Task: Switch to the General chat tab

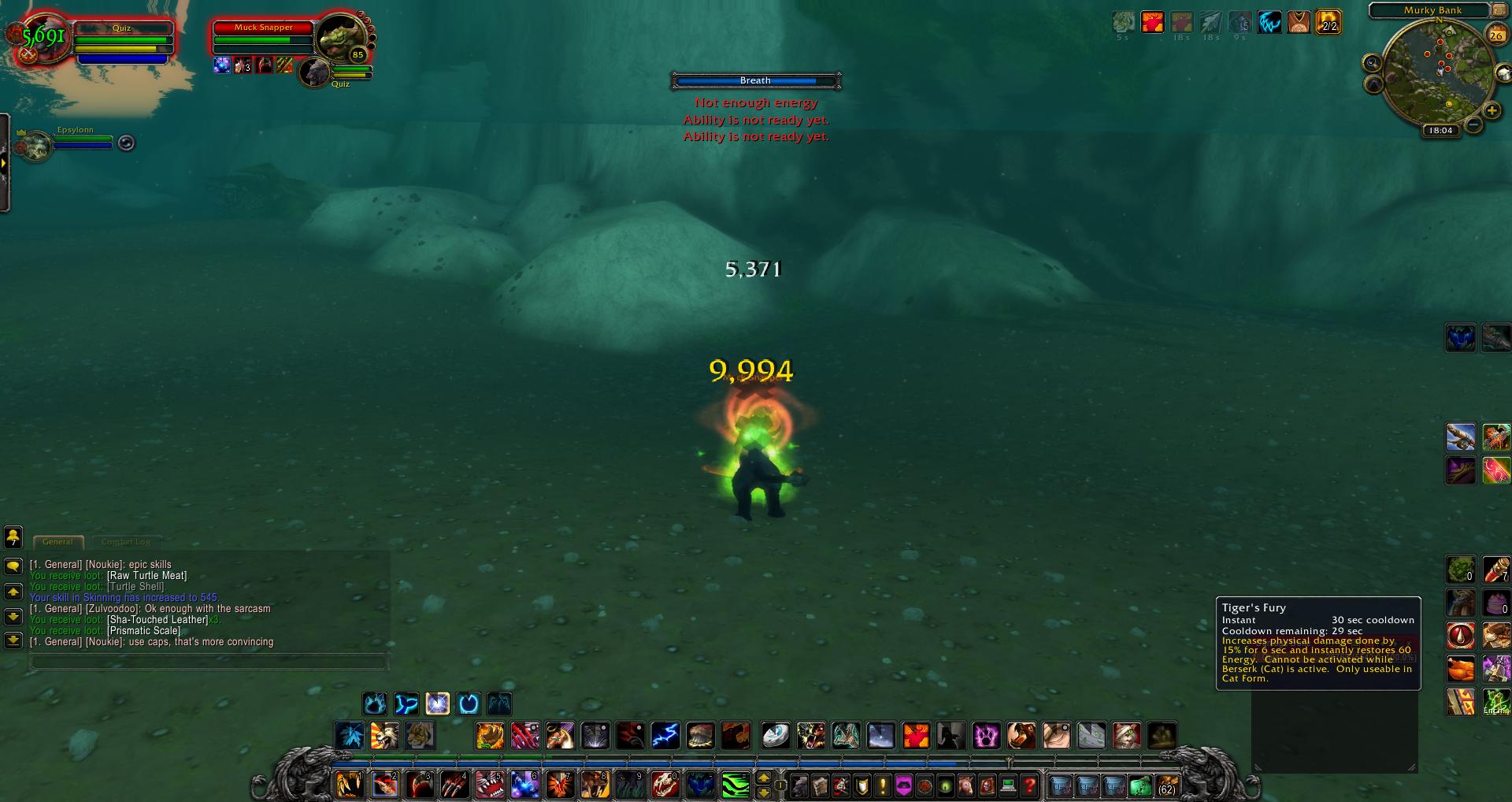Action: click(x=57, y=542)
